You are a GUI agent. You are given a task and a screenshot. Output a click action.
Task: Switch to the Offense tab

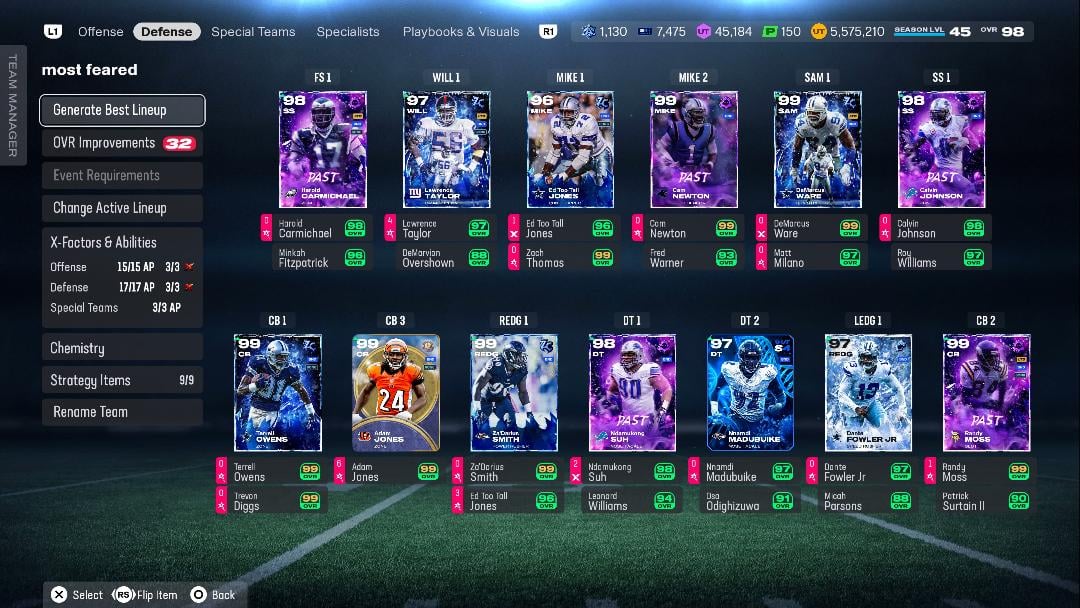(101, 32)
